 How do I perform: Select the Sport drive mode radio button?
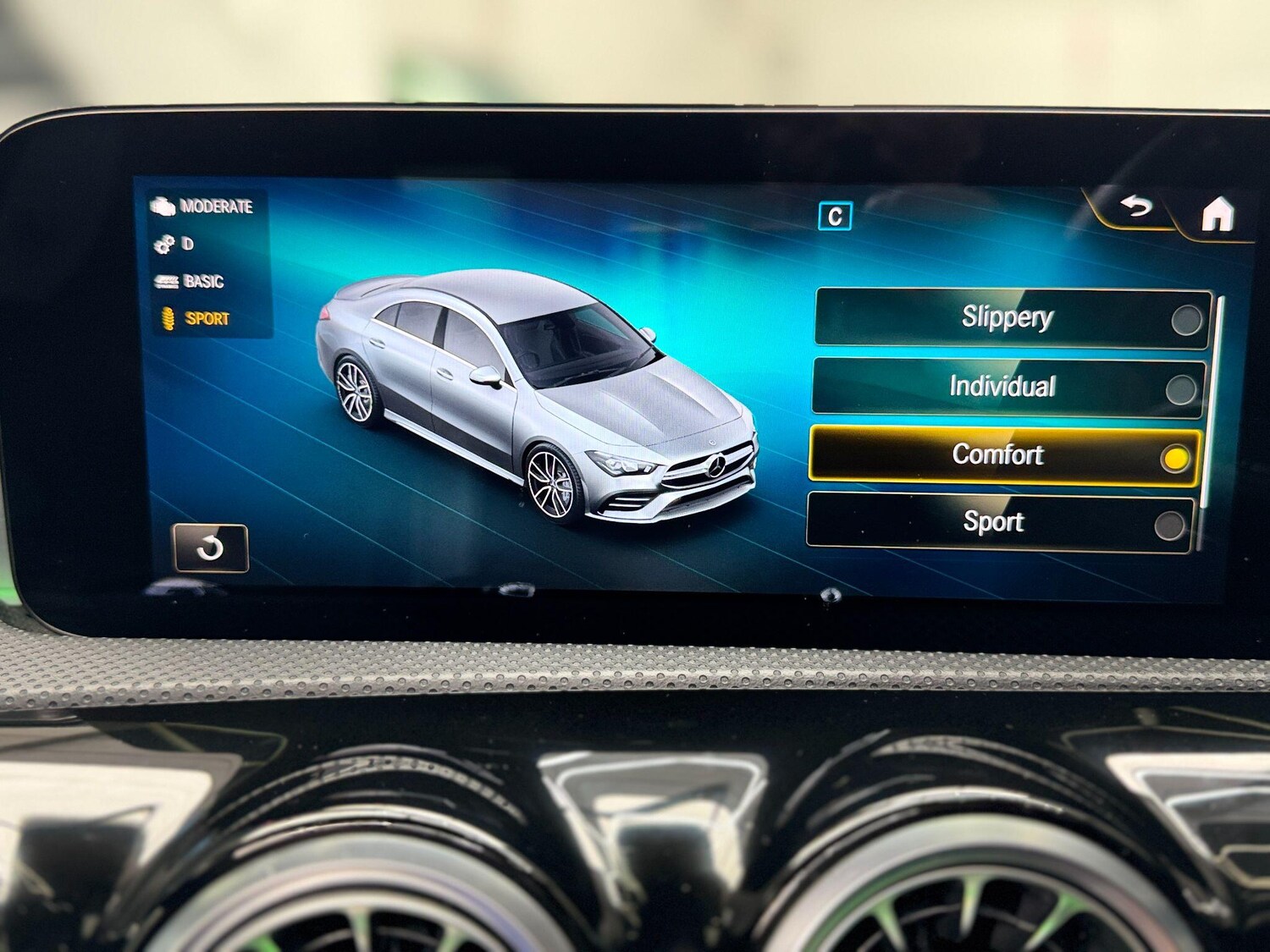(x=1173, y=523)
